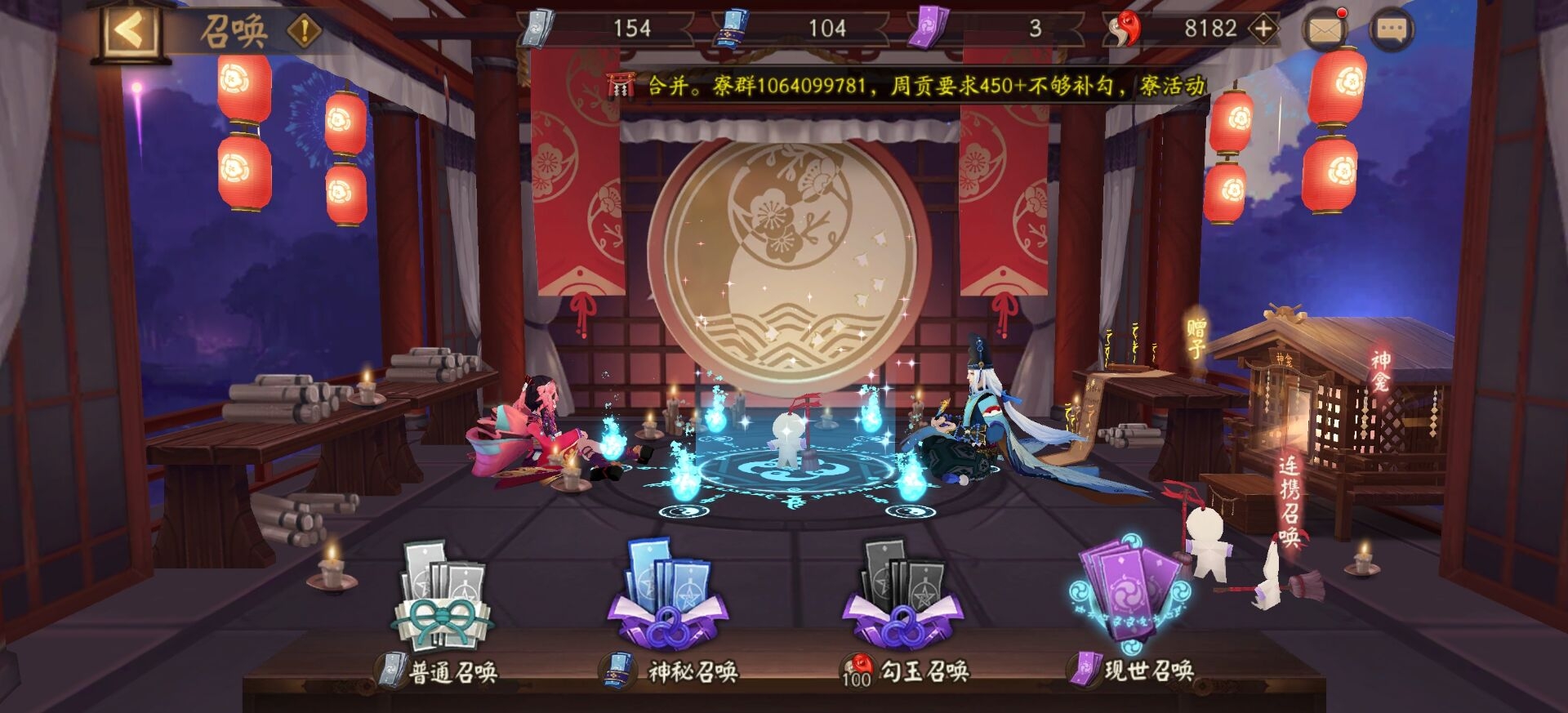Tap the back arrow to exit summon screen
Viewport: 1568px width, 713px height.
tap(127, 26)
